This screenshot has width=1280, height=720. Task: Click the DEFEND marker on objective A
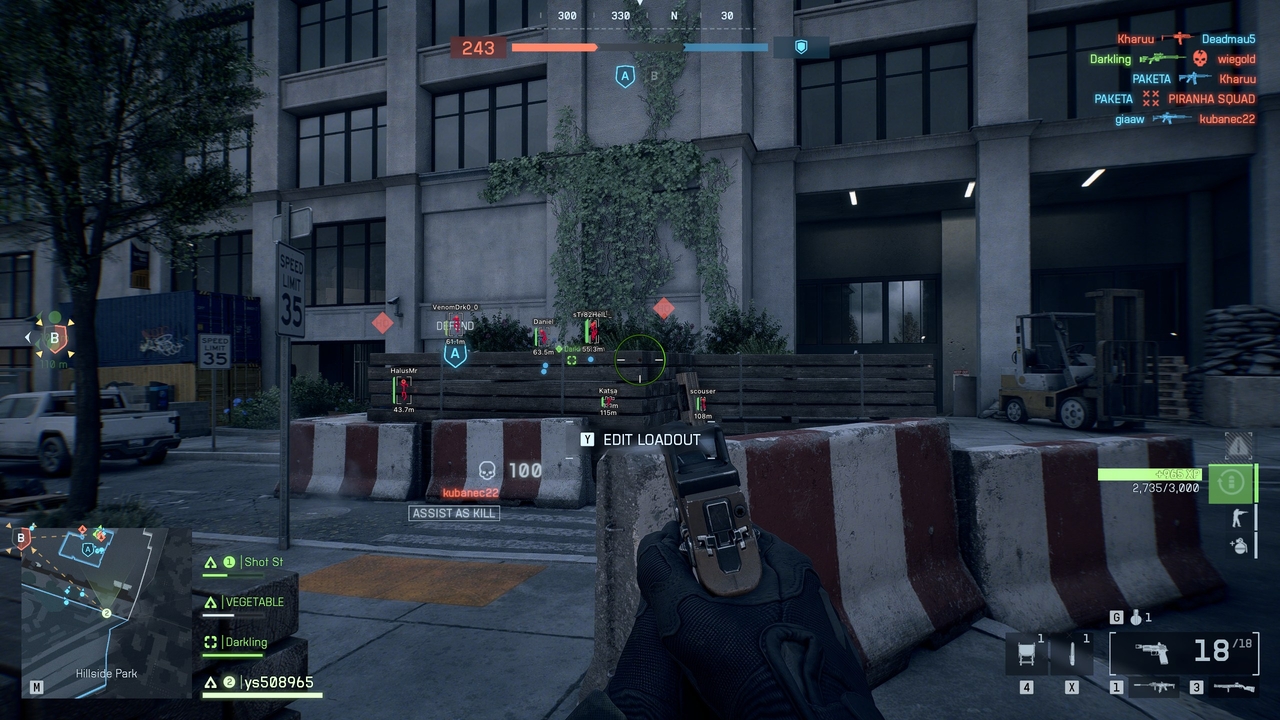click(x=456, y=325)
